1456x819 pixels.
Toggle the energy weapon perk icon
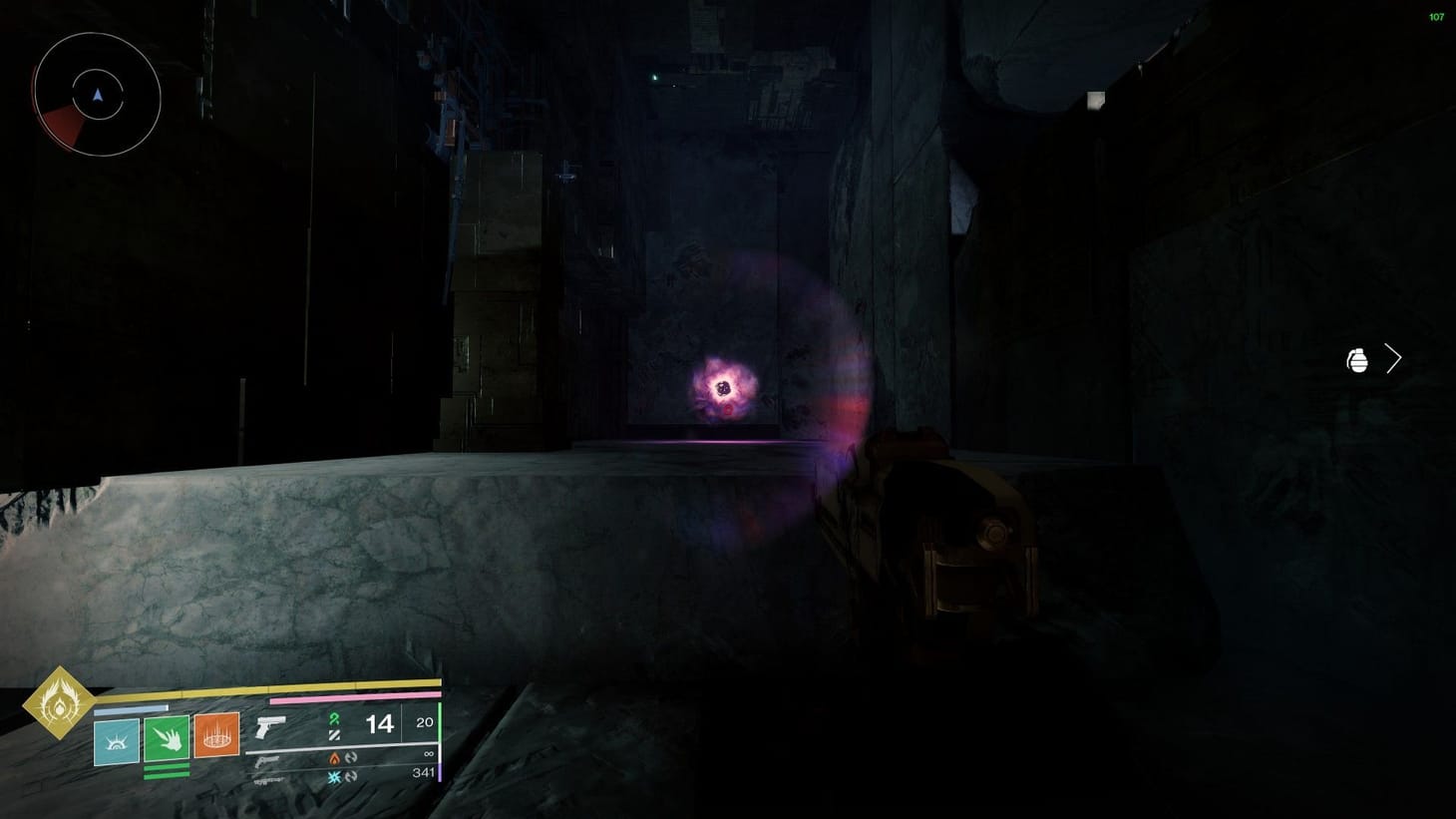click(x=351, y=758)
